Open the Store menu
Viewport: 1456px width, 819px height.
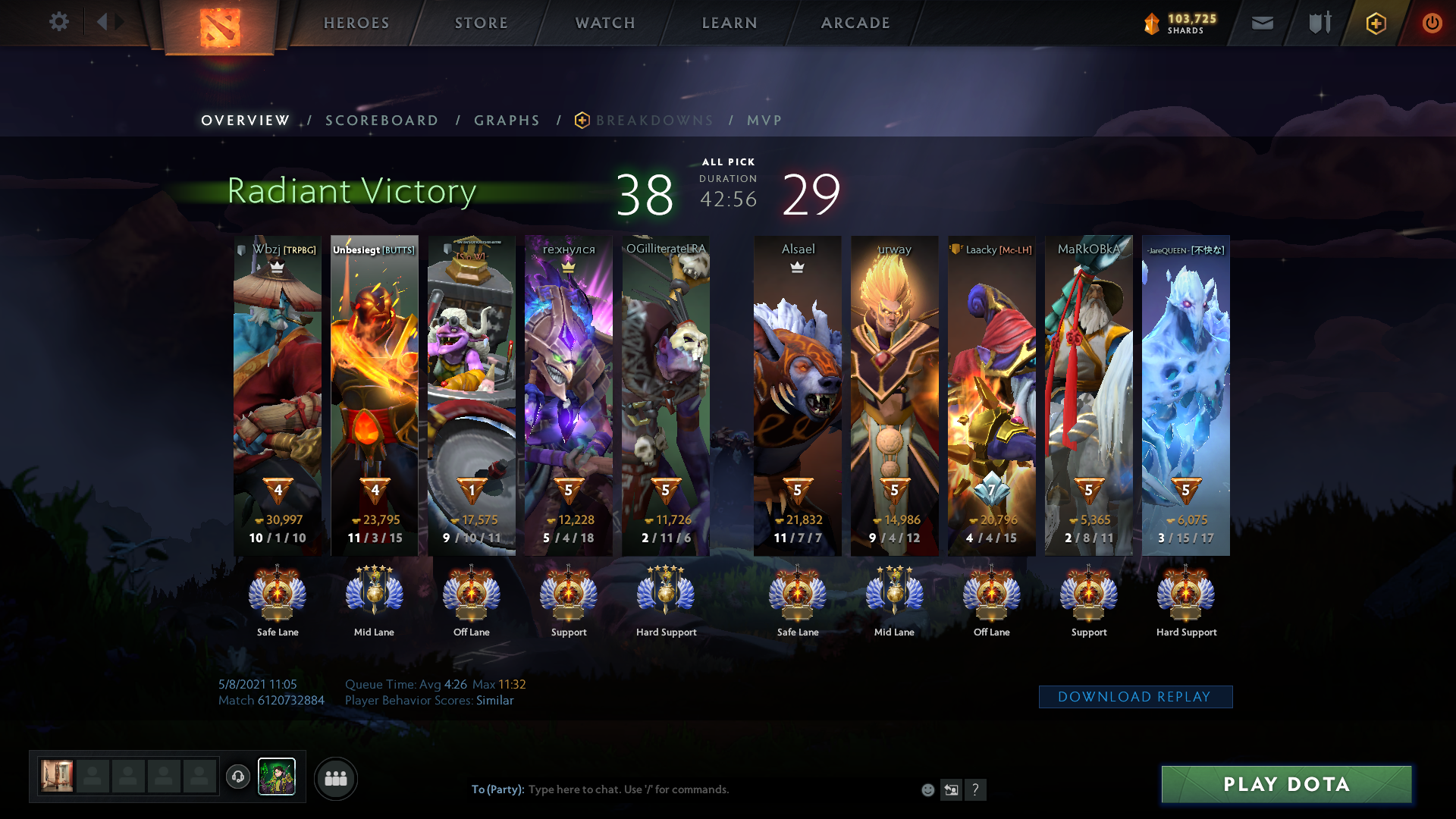pos(482,23)
